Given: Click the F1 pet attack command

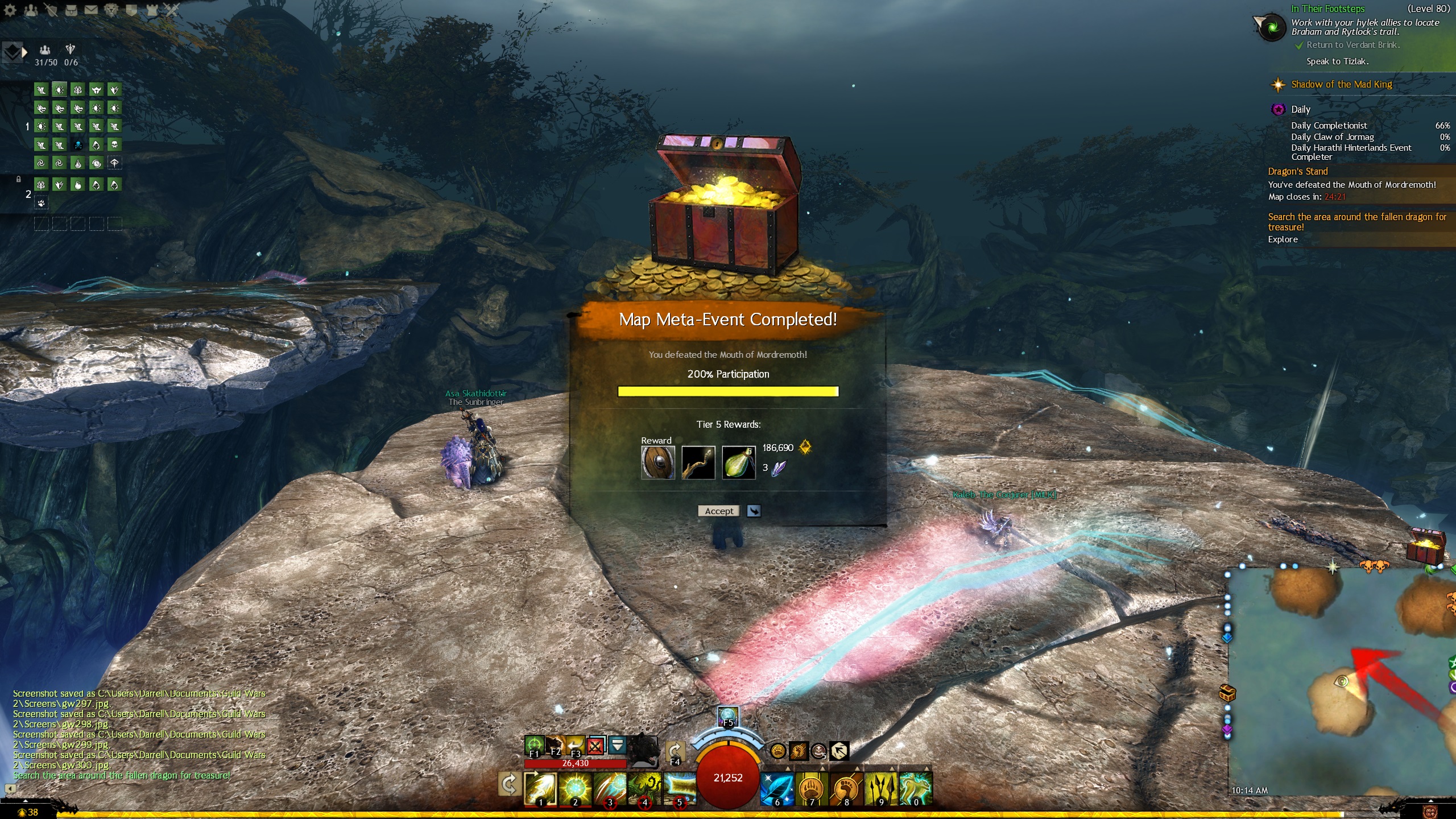Looking at the screenshot, I should 534,745.
